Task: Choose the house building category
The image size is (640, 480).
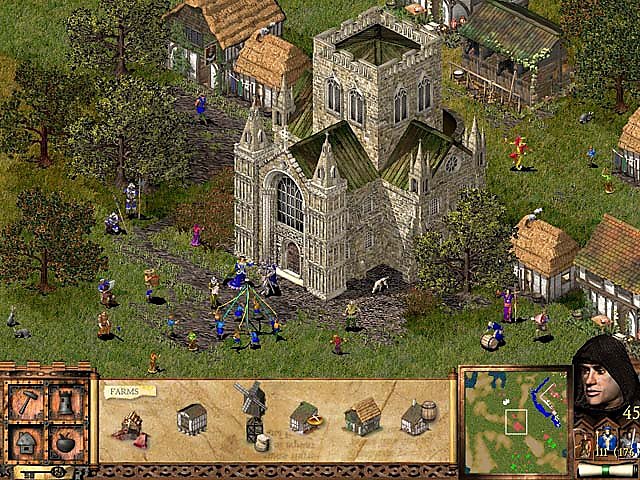Action: point(27,441)
